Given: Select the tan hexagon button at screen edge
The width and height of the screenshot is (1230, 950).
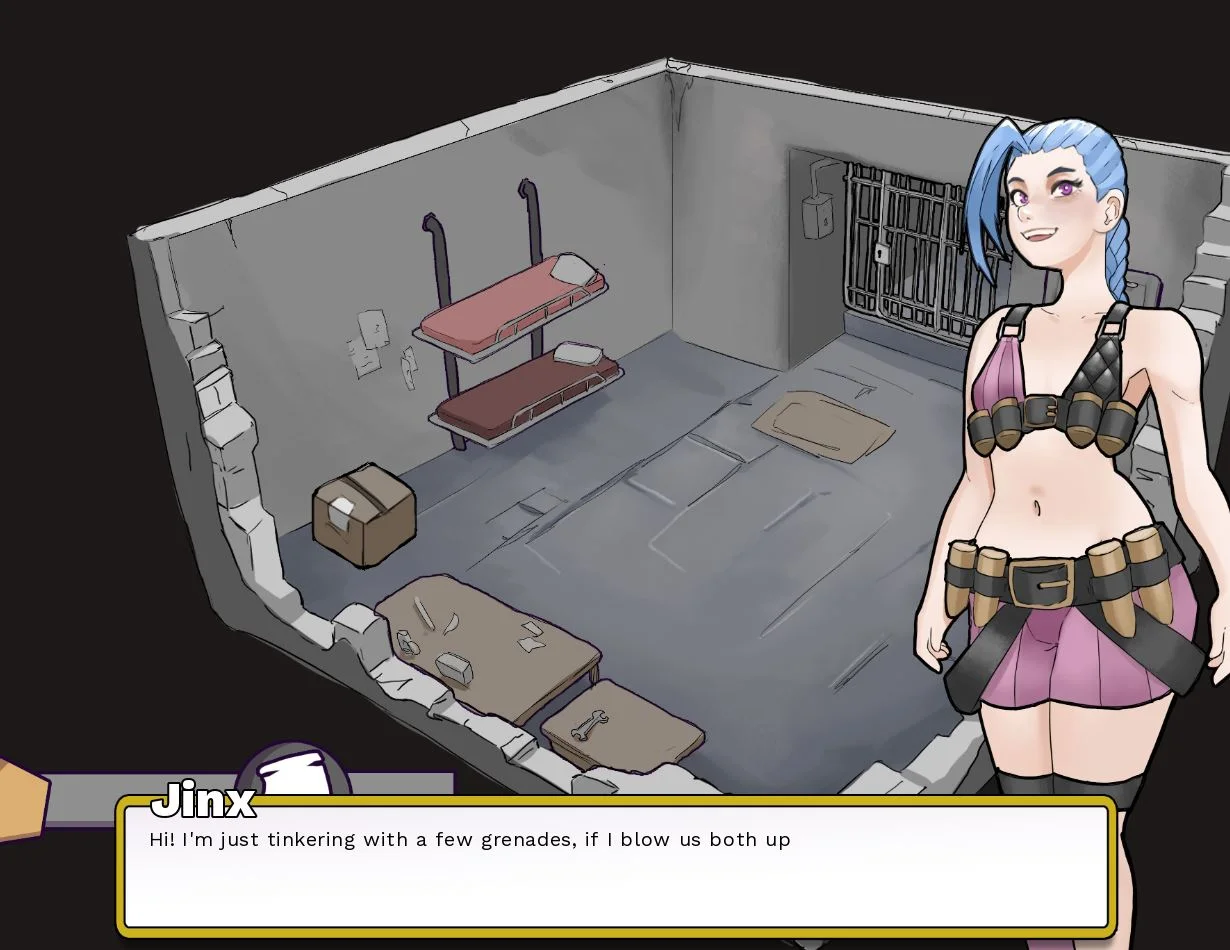Looking at the screenshot, I should (20, 796).
